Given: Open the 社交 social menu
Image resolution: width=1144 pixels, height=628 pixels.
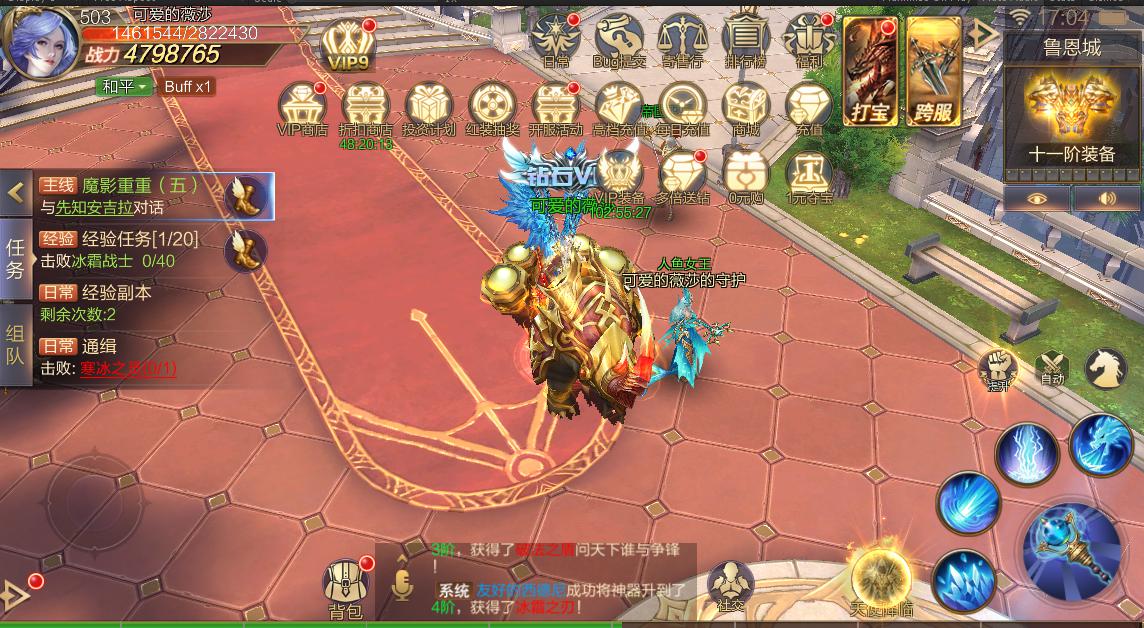Looking at the screenshot, I should 730,585.
